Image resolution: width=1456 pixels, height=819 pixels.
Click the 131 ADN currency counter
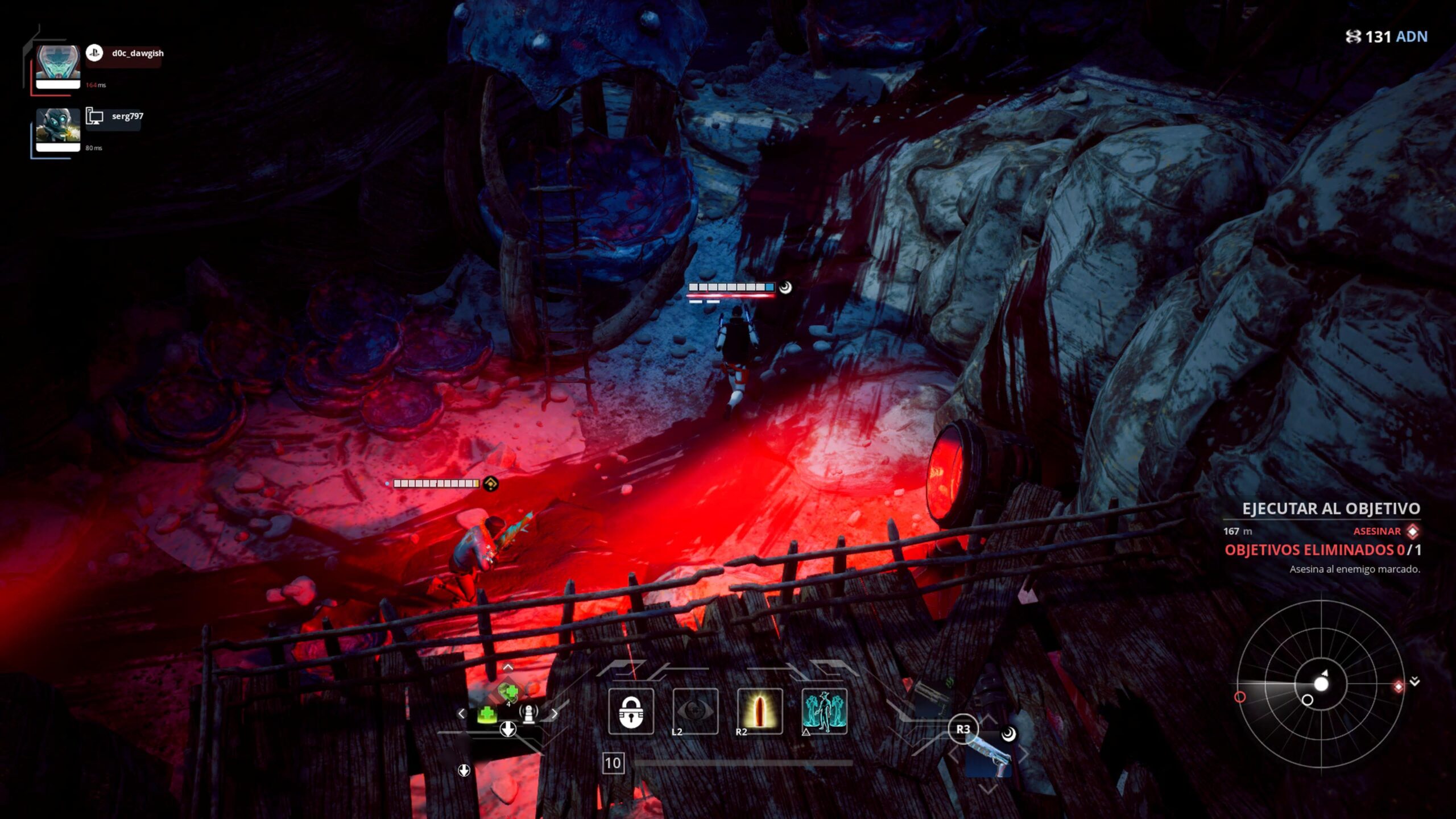pyautogui.click(x=1387, y=37)
